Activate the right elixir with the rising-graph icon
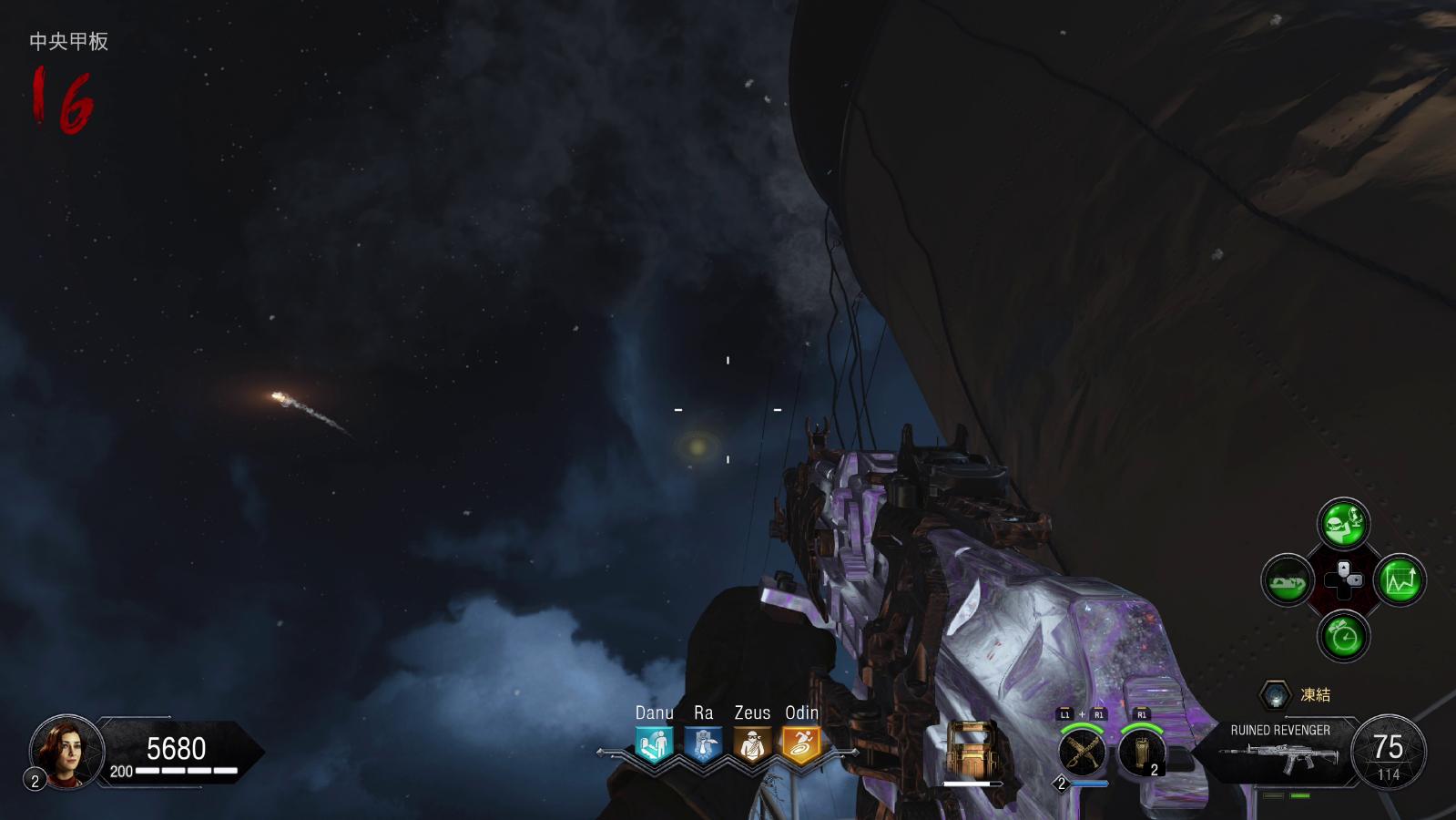 pyautogui.click(x=1400, y=580)
